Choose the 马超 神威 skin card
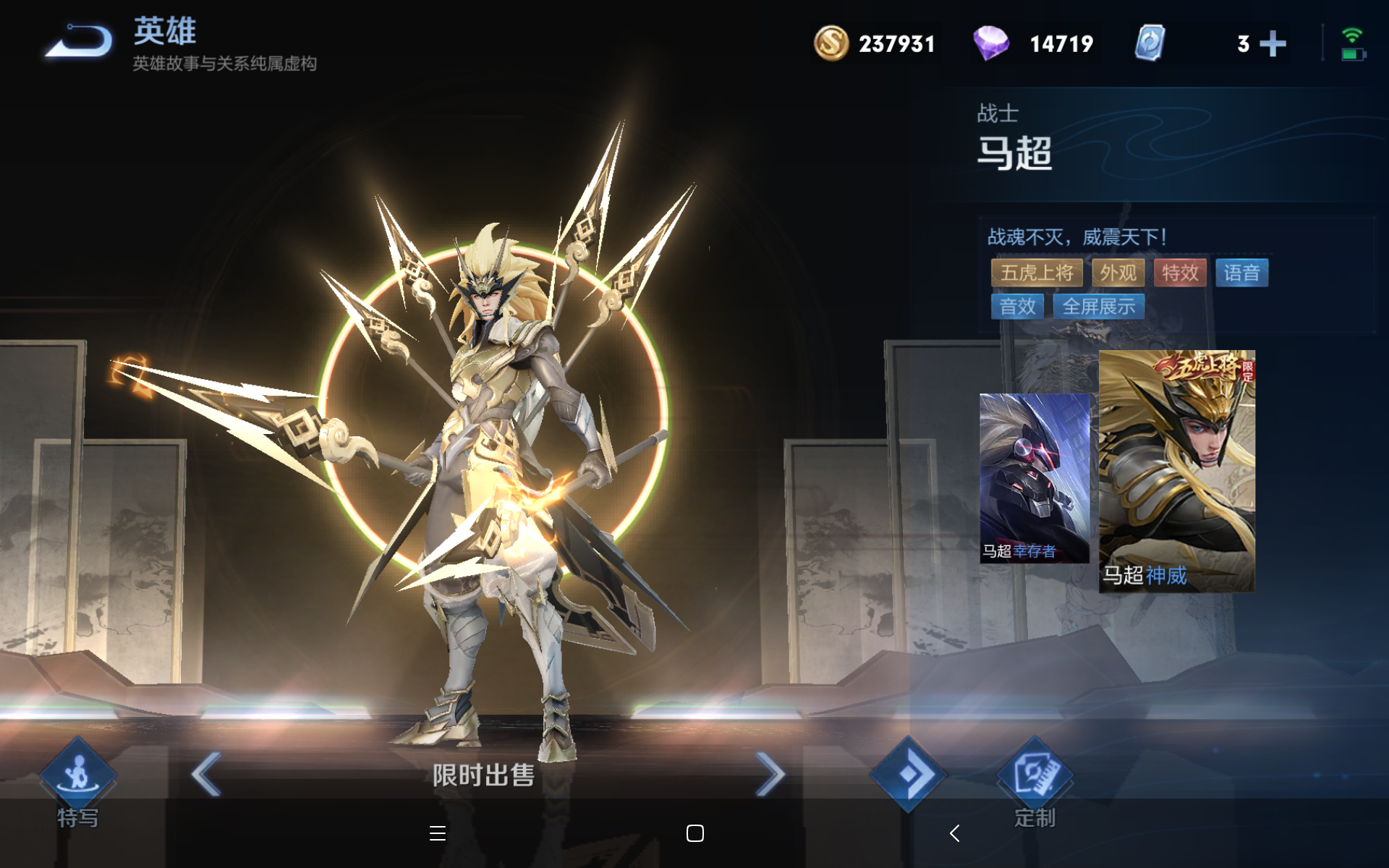1389x868 pixels. click(1176, 472)
